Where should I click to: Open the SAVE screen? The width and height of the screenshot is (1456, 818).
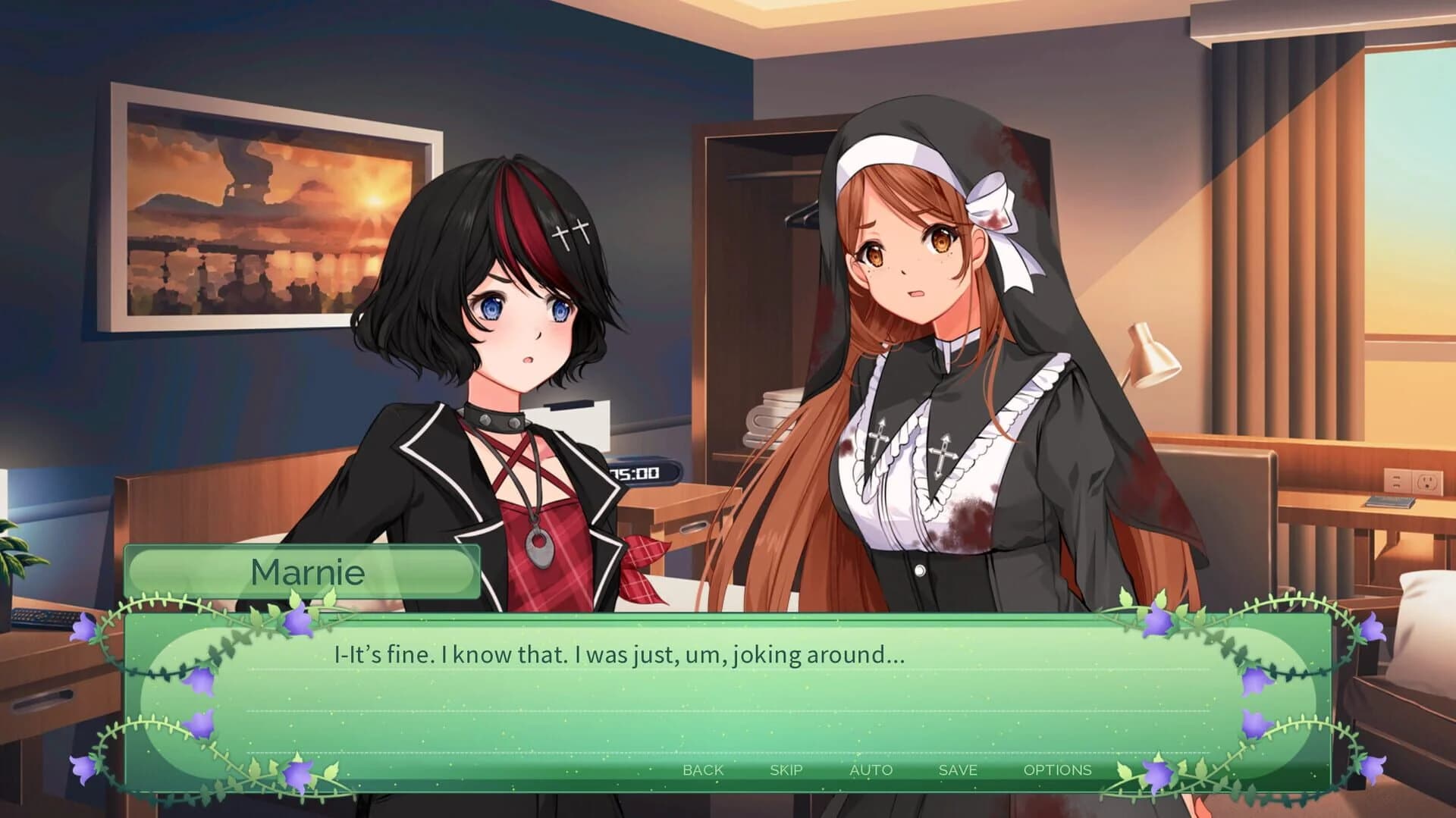tap(957, 769)
